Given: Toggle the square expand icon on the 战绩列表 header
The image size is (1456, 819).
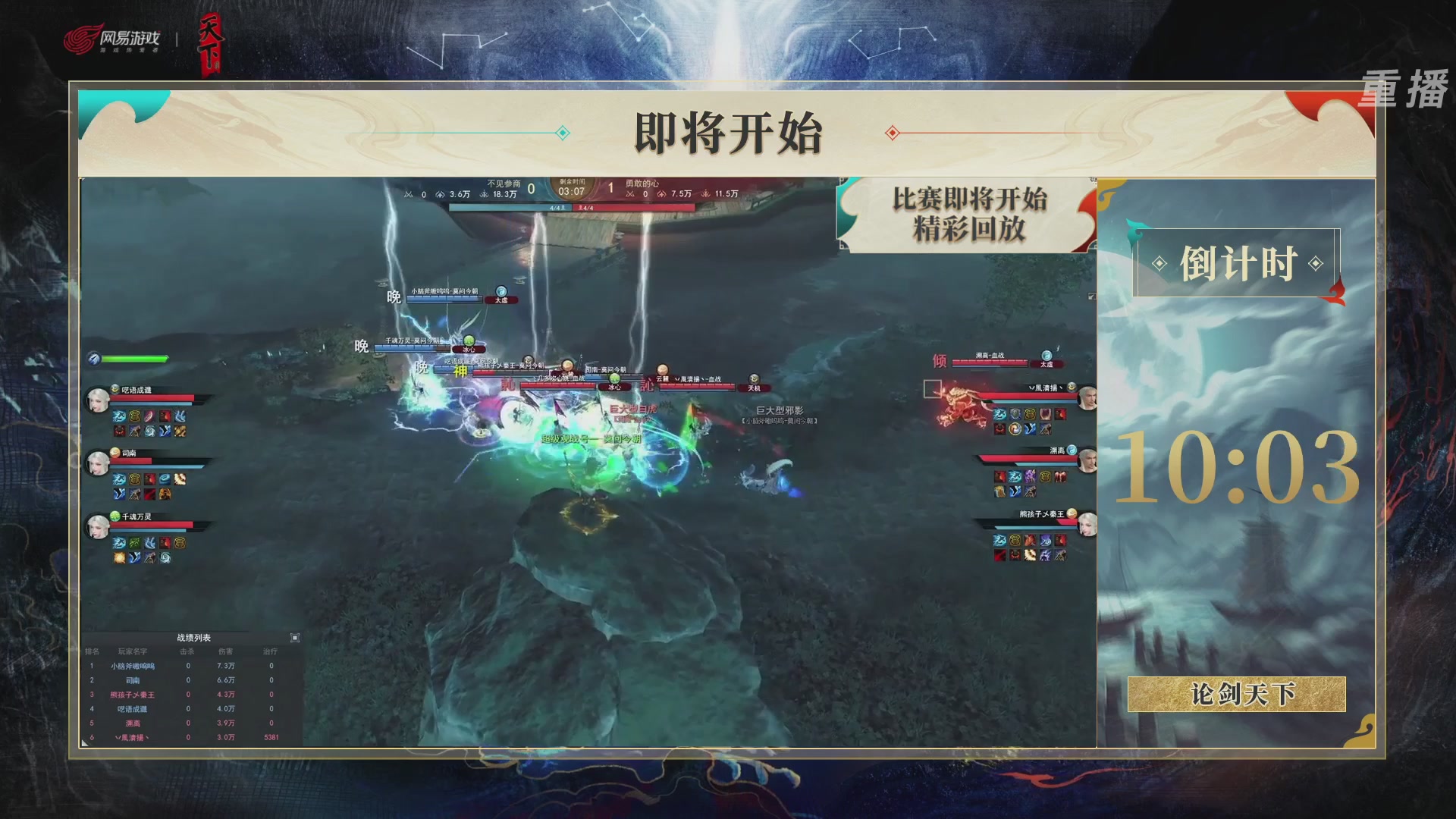Looking at the screenshot, I should pos(295,638).
